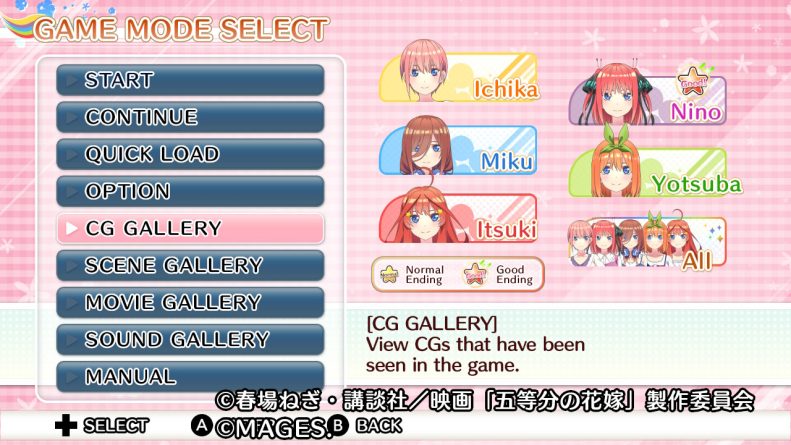Open the SCENE GALLERY
The width and height of the screenshot is (791, 445).
(x=190, y=265)
